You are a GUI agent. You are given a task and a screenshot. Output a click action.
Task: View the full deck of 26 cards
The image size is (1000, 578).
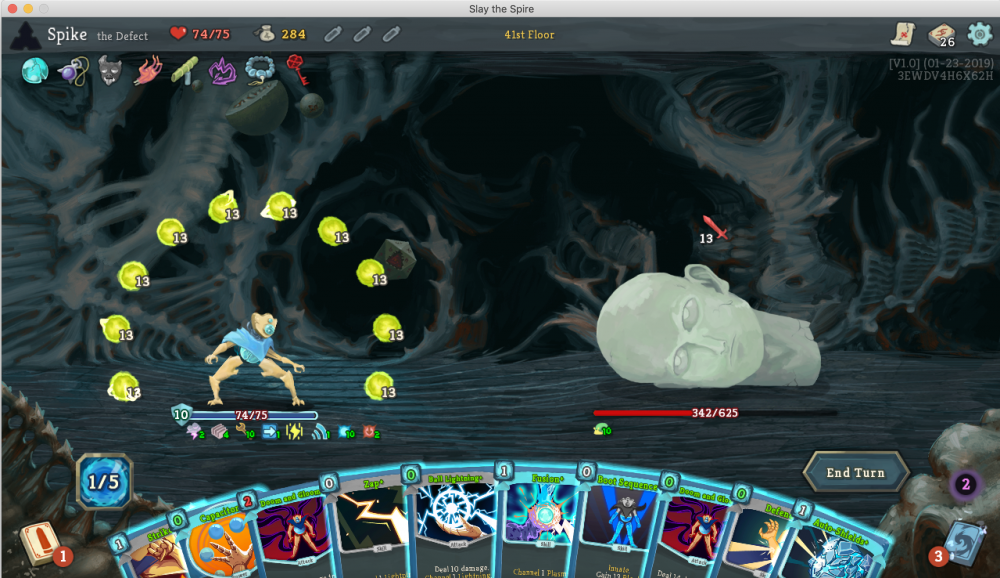tap(941, 35)
